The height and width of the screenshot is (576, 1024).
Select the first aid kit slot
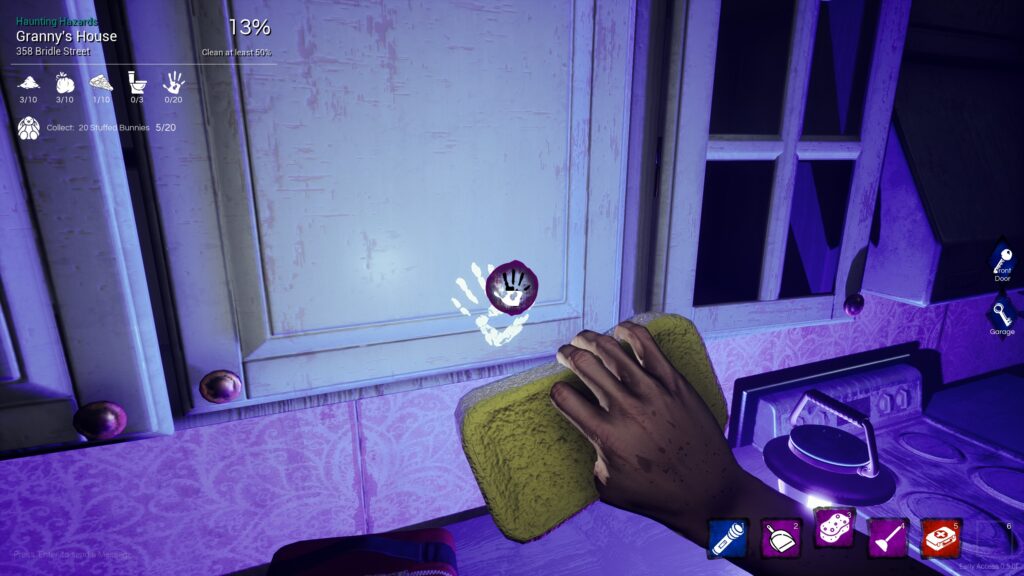click(x=939, y=538)
